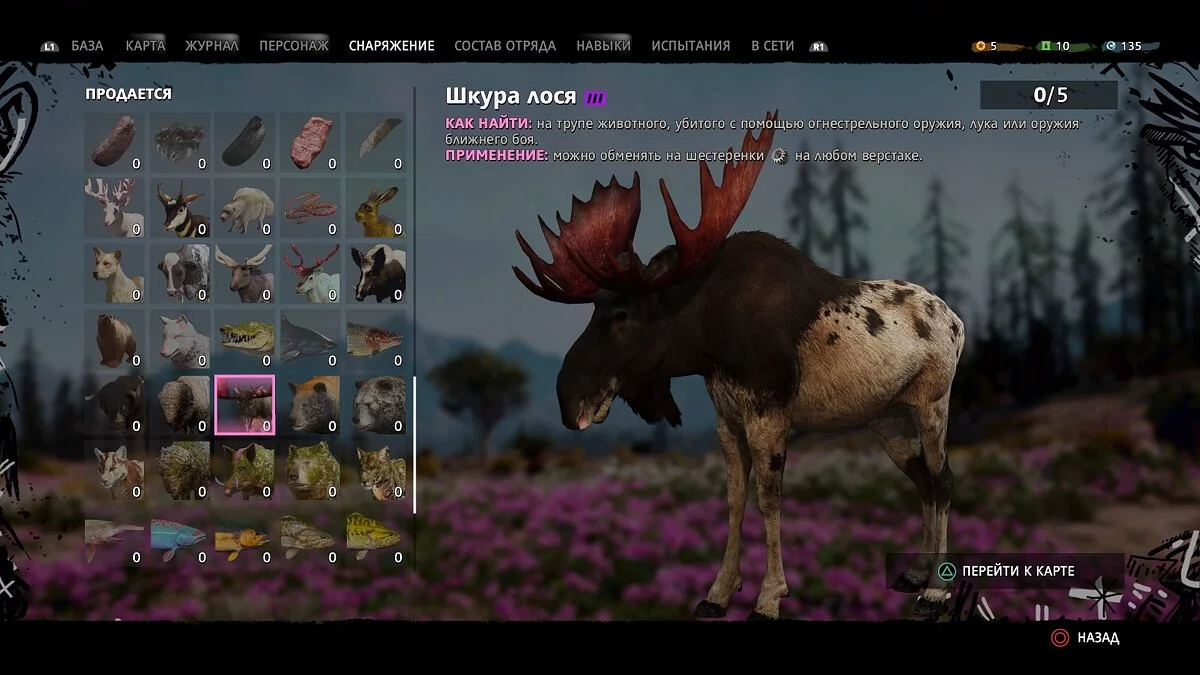Choose the white wolf skin slot
1200x675 pixels.
181,340
